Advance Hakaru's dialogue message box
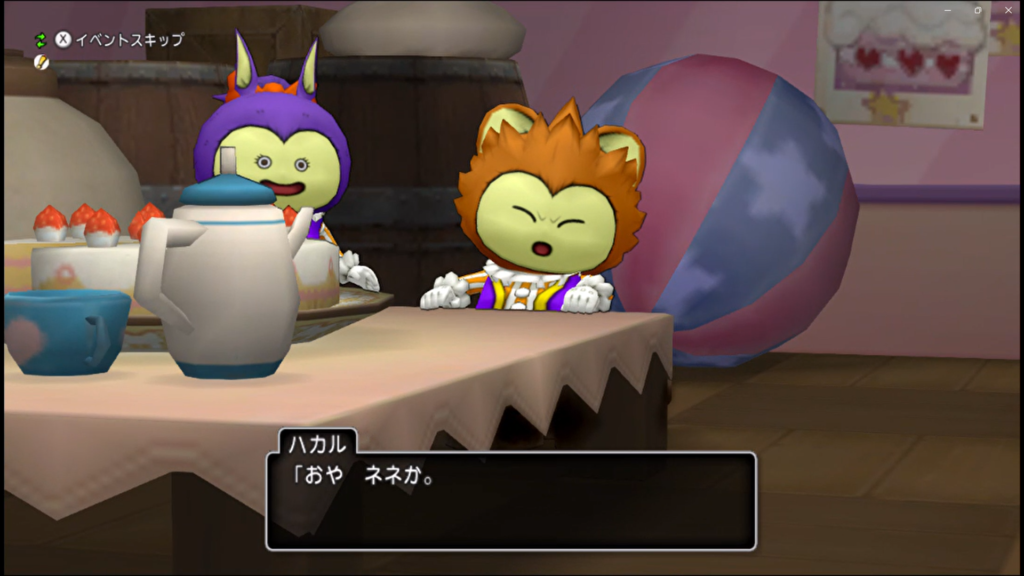This screenshot has height=576, width=1024. point(510,500)
